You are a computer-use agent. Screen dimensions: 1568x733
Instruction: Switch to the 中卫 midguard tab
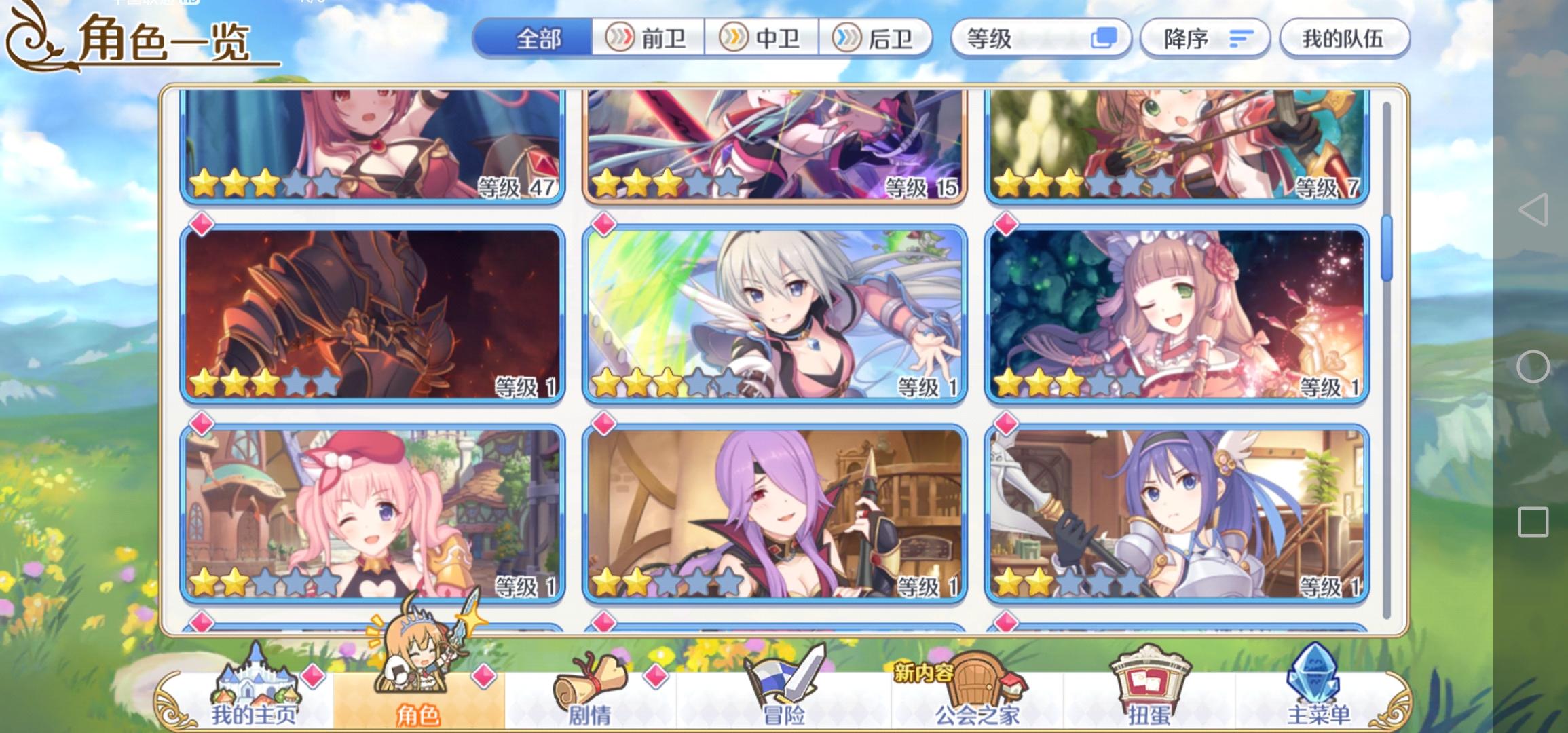point(764,39)
